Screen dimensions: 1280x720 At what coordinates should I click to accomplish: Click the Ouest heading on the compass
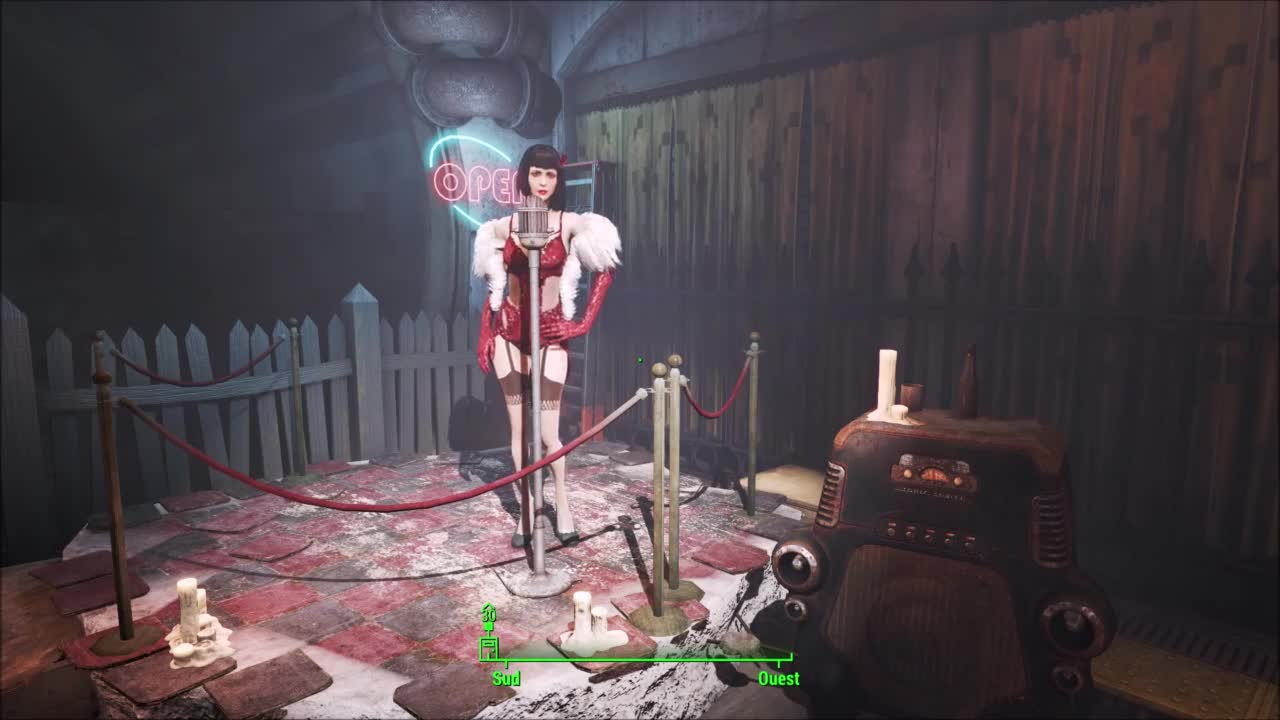point(778,679)
